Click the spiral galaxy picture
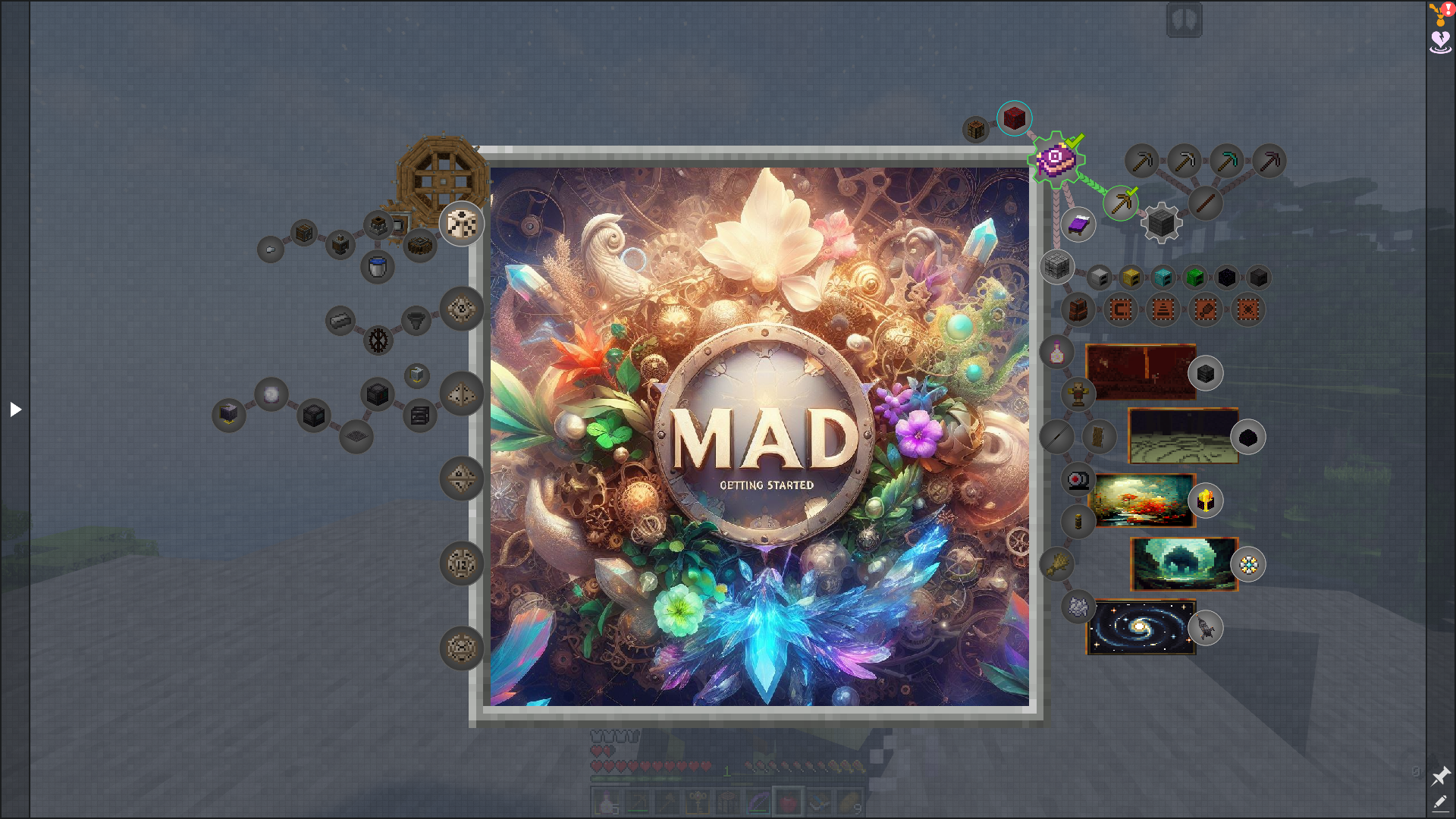The width and height of the screenshot is (1456, 819). (1141, 627)
